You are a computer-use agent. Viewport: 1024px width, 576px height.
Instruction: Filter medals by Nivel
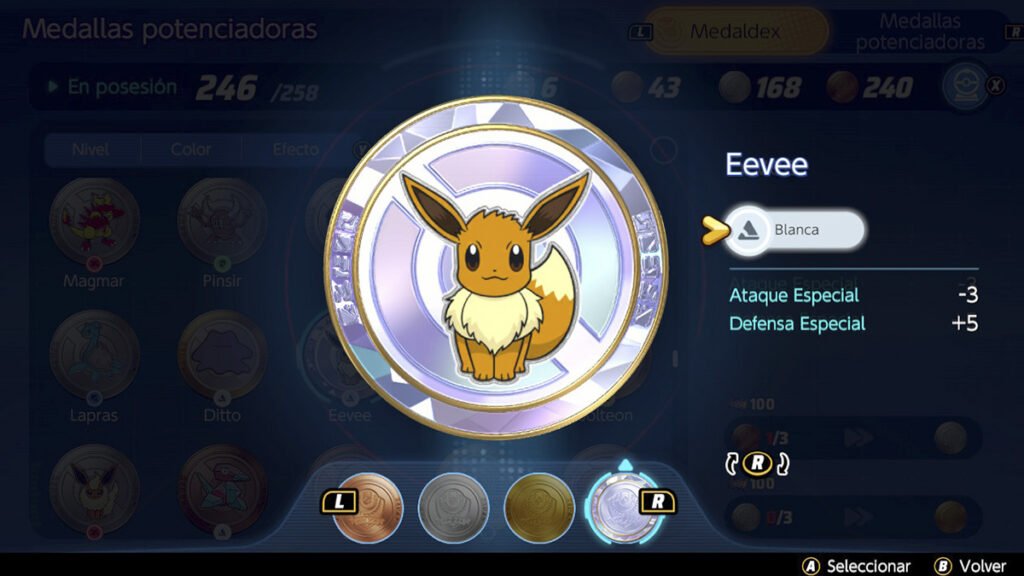90,150
